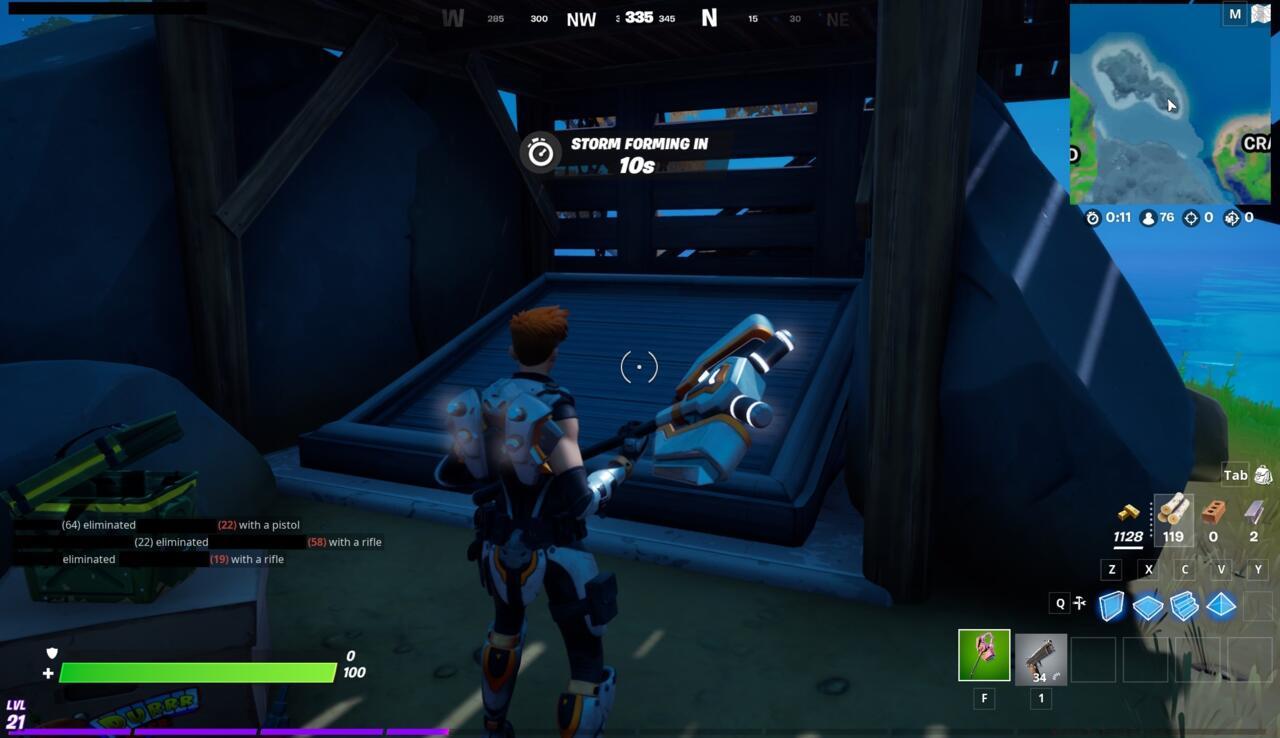
Task: Select the pistol weapon slot
Action: point(1039,658)
